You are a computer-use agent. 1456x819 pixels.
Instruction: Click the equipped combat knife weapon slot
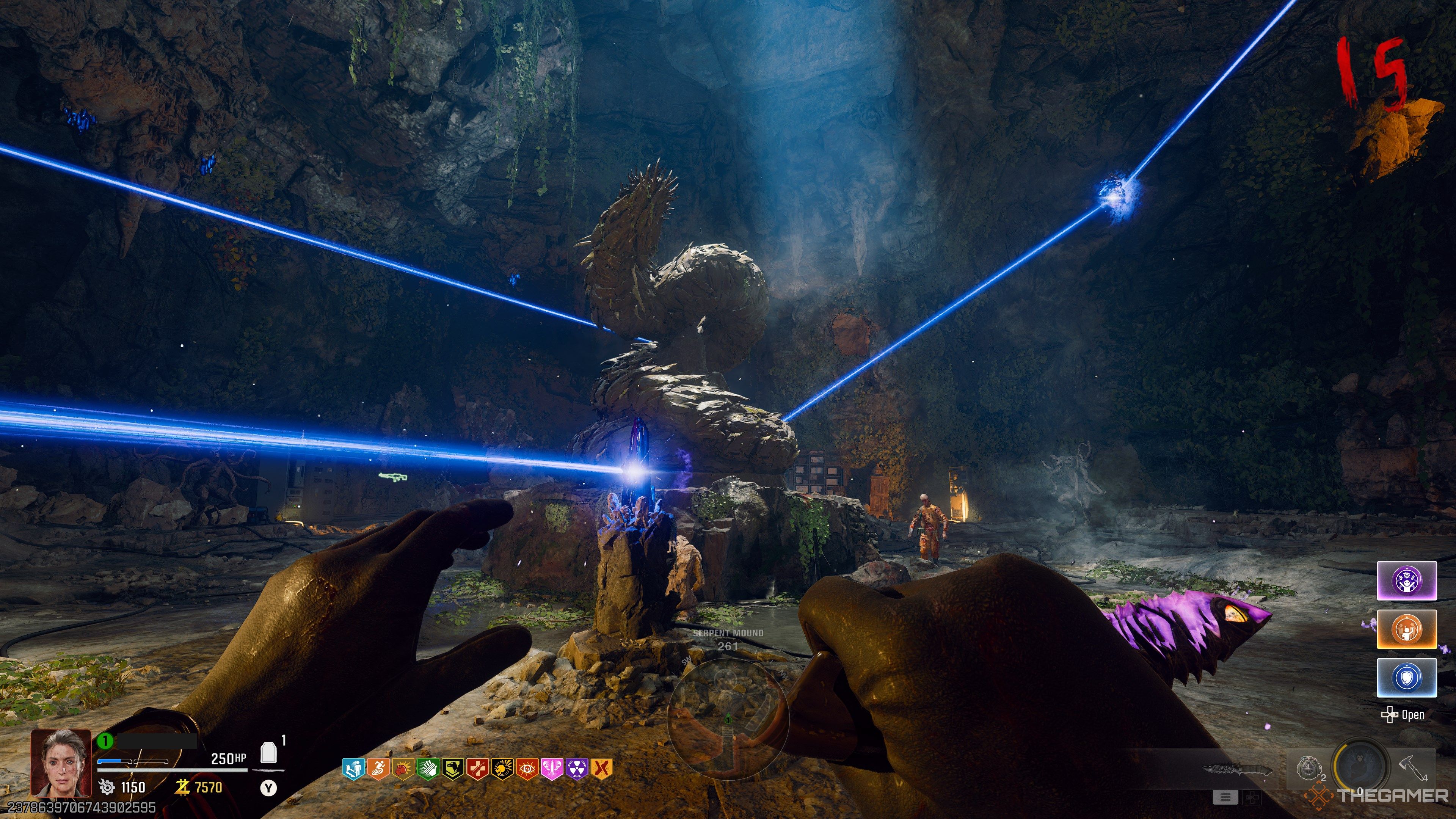[x=1238, y=769]
